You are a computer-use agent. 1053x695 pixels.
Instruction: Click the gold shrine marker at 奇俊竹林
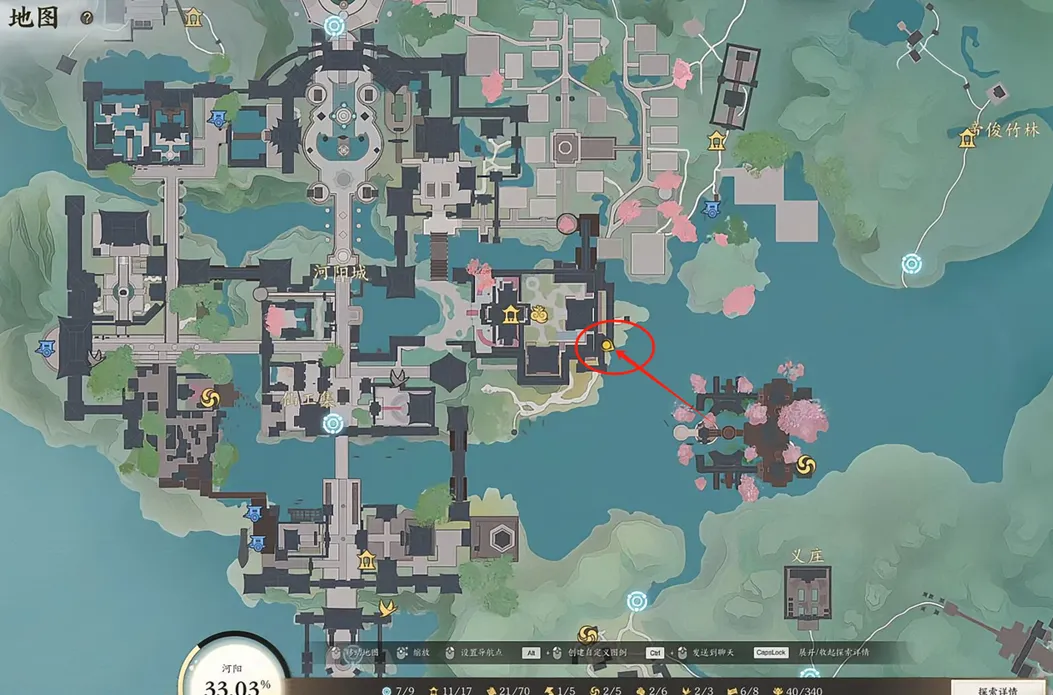(x=967, y=140)
